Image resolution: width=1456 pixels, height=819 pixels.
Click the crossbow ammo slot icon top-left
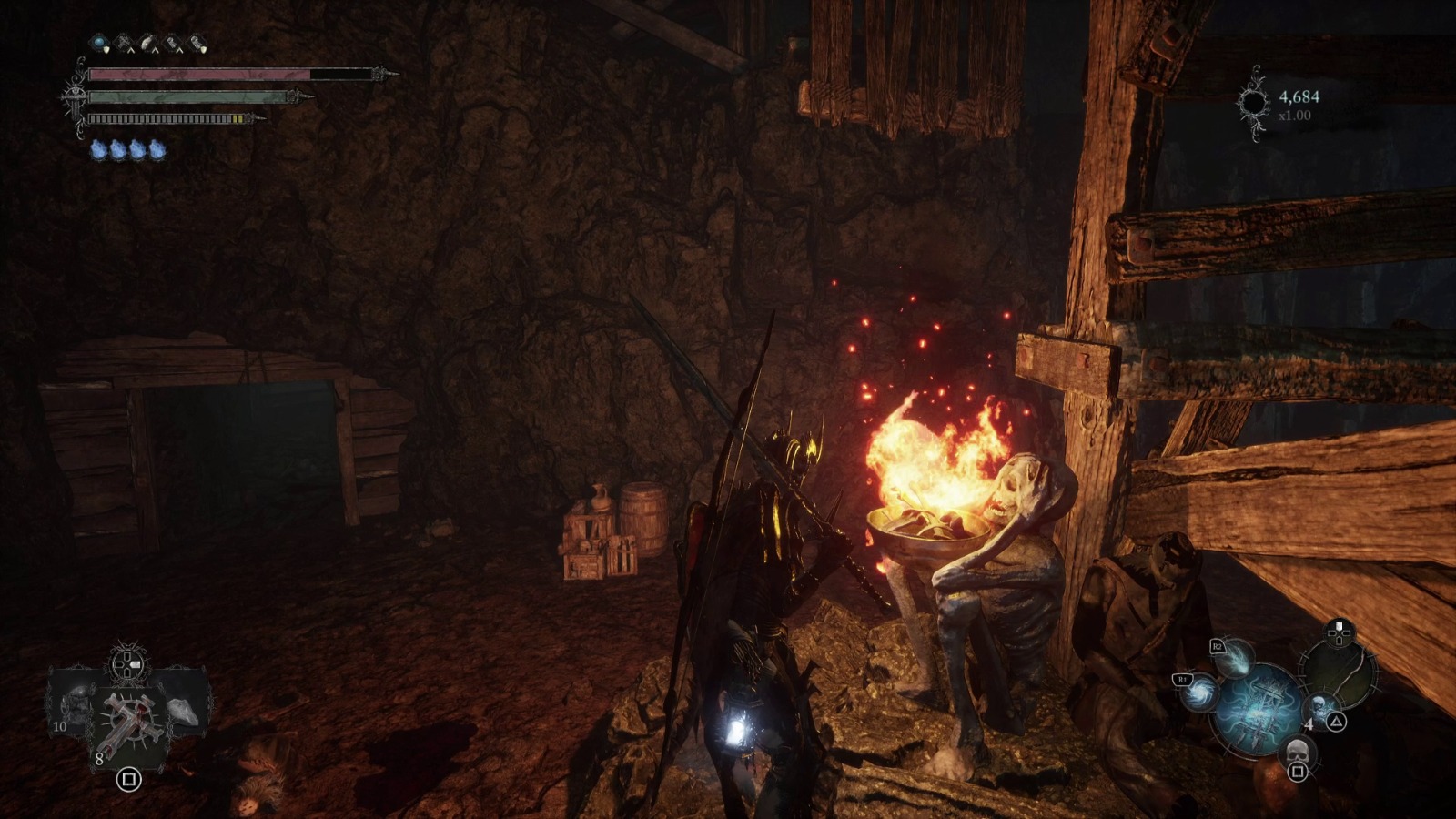(x=124, y=39)
